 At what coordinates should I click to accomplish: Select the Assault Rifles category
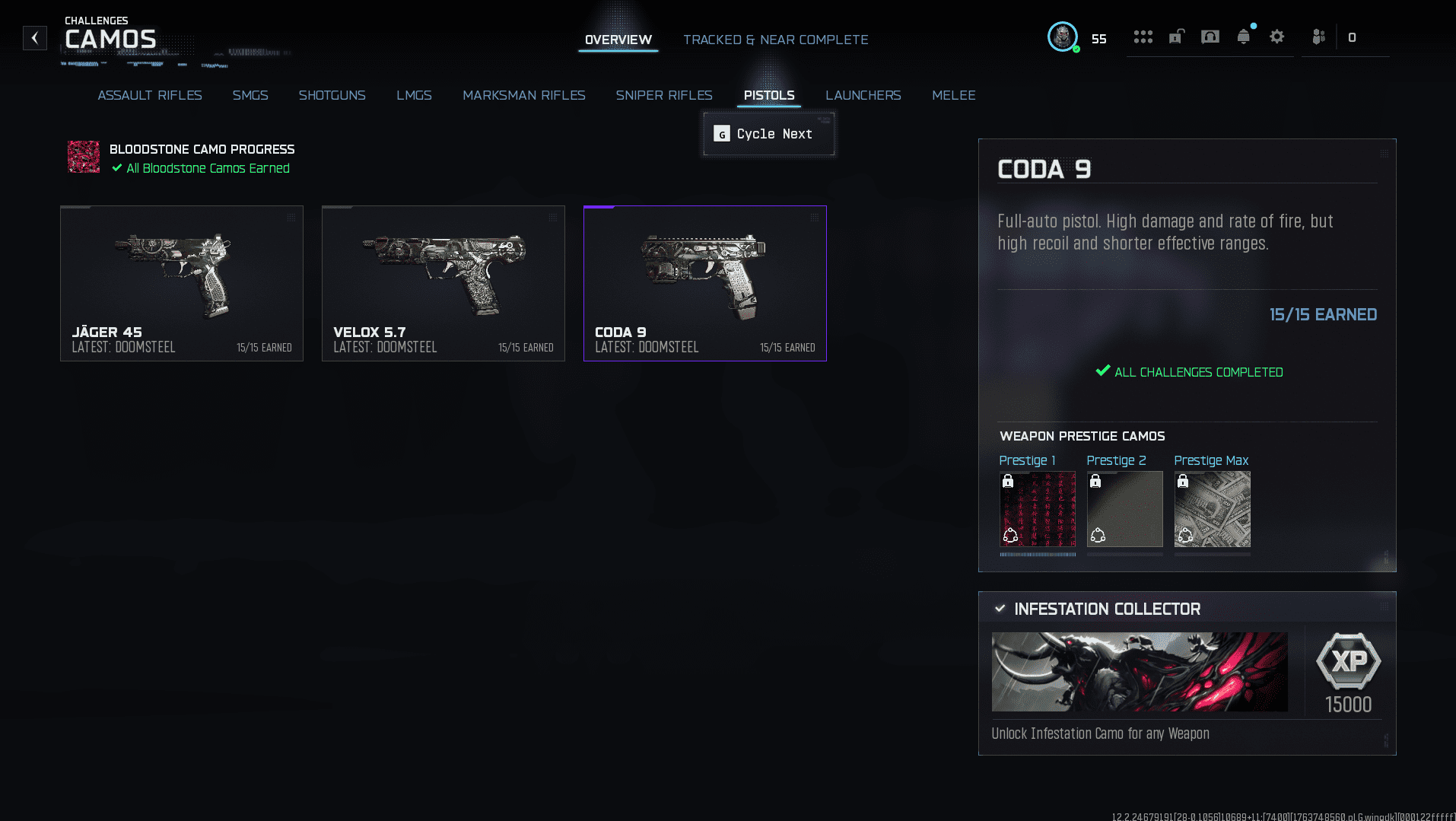point(150,95)
